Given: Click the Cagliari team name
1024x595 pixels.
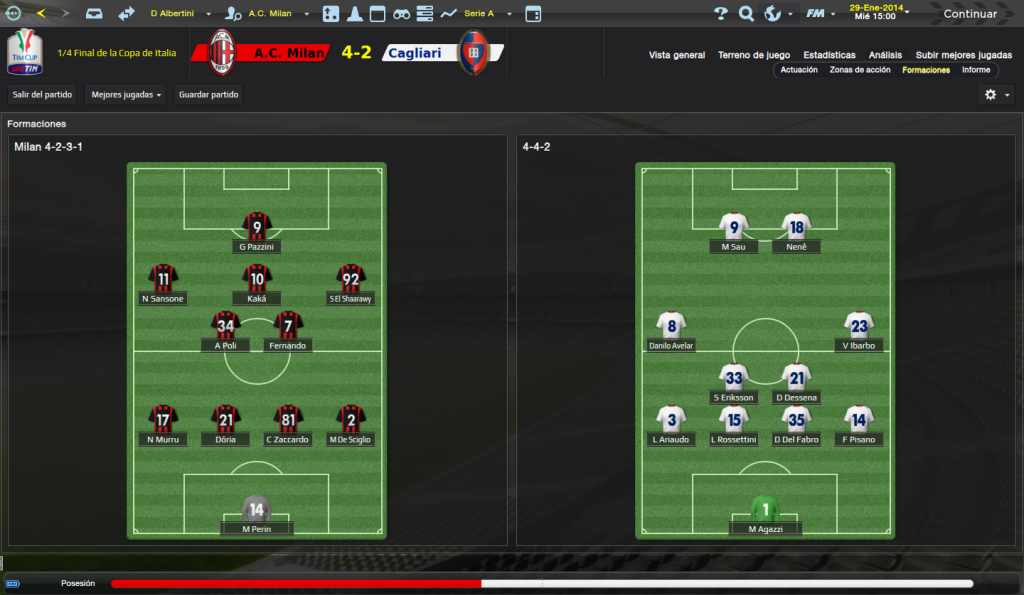Looking at the screenshot, I should pyautogui.click(x=417, y=53).
